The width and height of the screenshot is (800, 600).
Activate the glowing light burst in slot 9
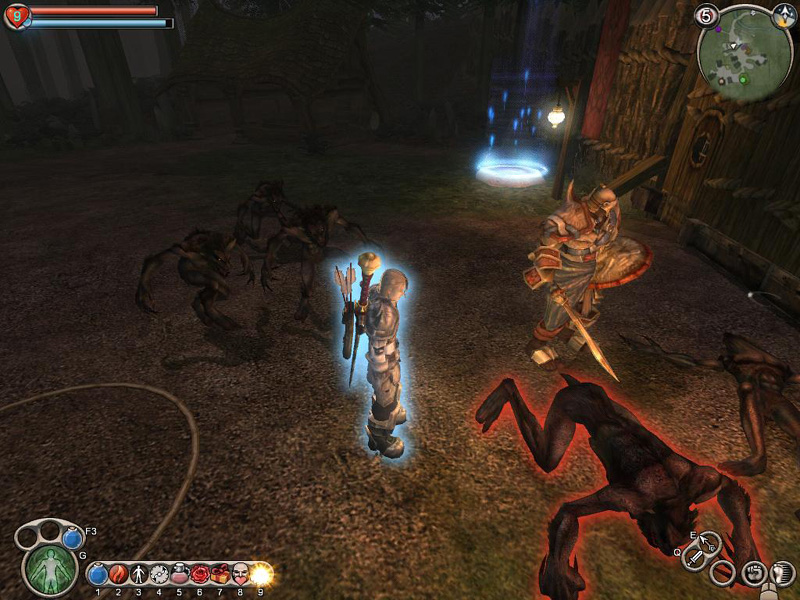point(261,574)
